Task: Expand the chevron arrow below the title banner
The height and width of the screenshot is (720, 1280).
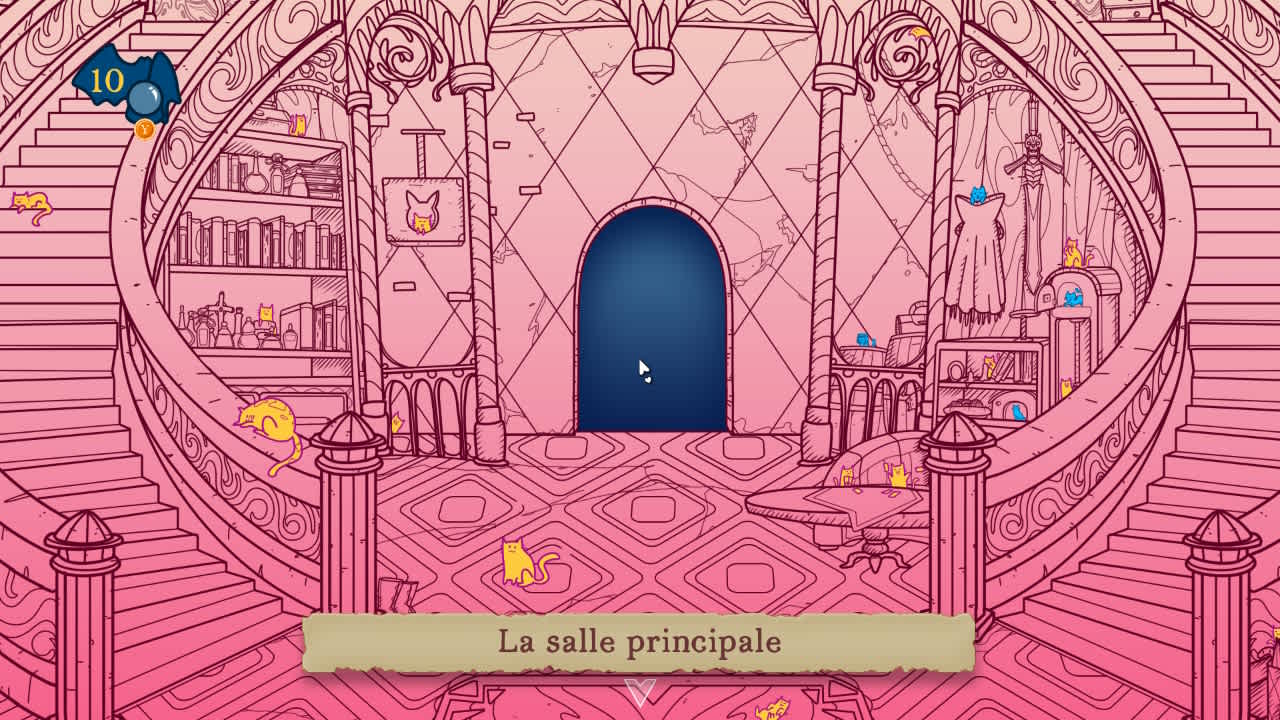Action: pos(638,690)
